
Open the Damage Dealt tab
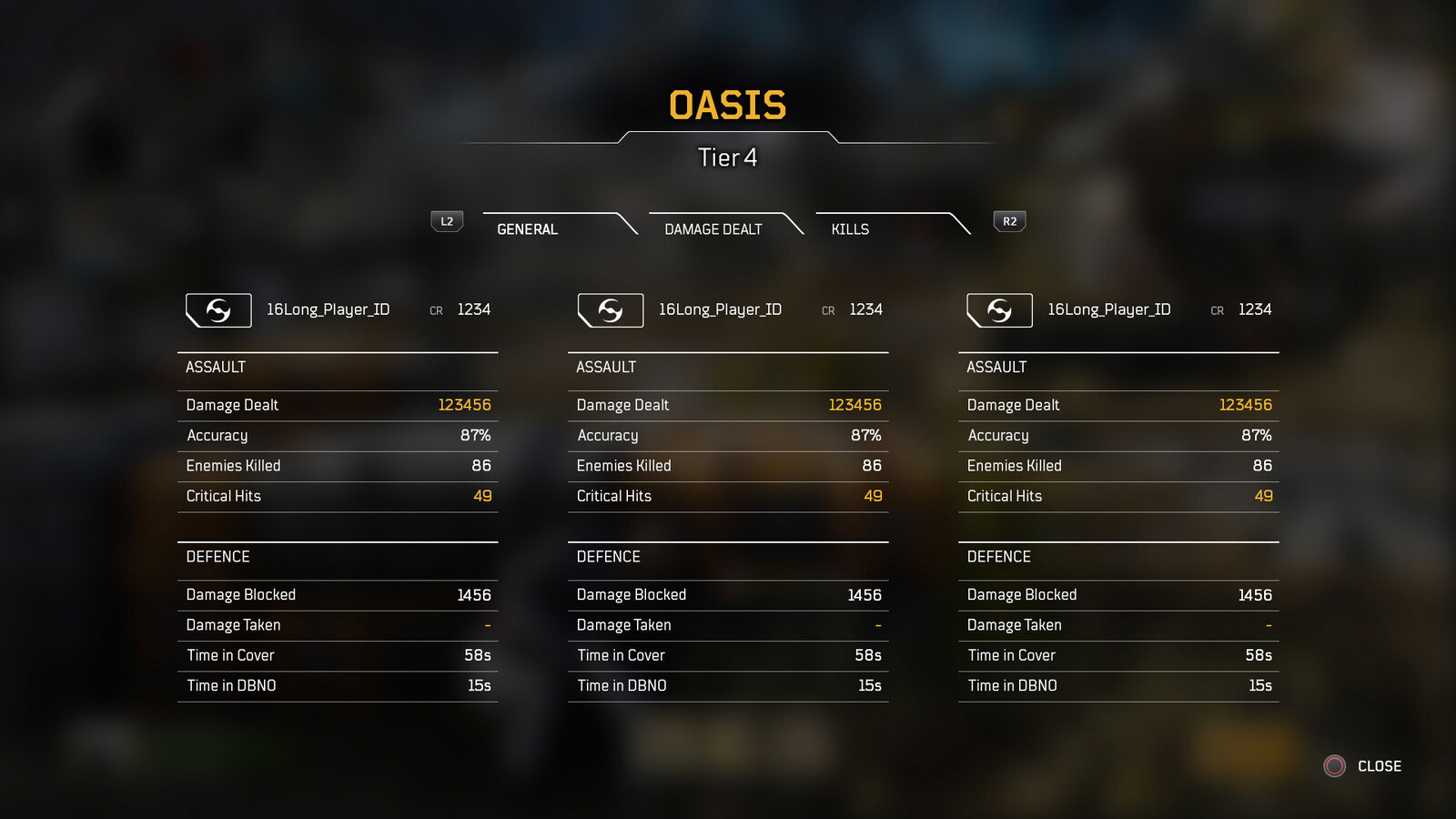point(713,229)
